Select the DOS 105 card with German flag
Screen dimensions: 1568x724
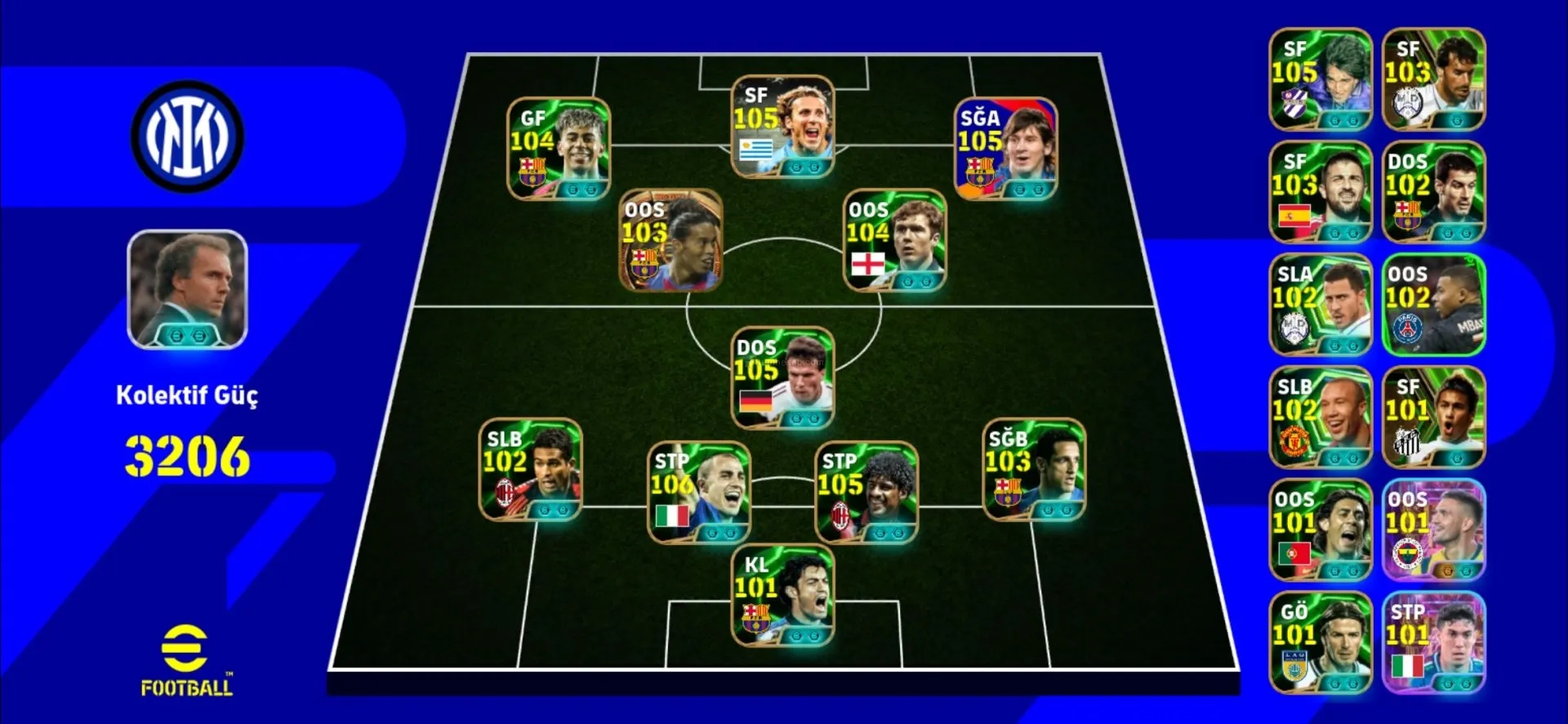[x=782, y=378]
